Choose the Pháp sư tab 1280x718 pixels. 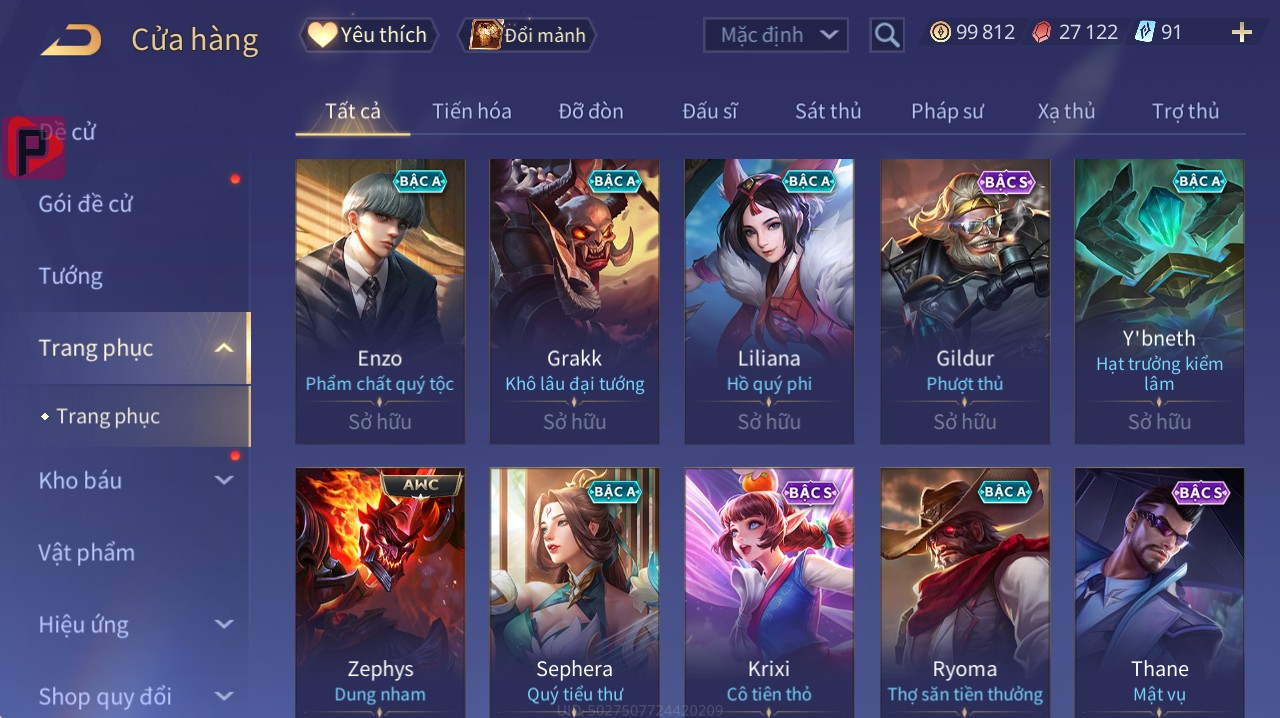click(948, 111)
